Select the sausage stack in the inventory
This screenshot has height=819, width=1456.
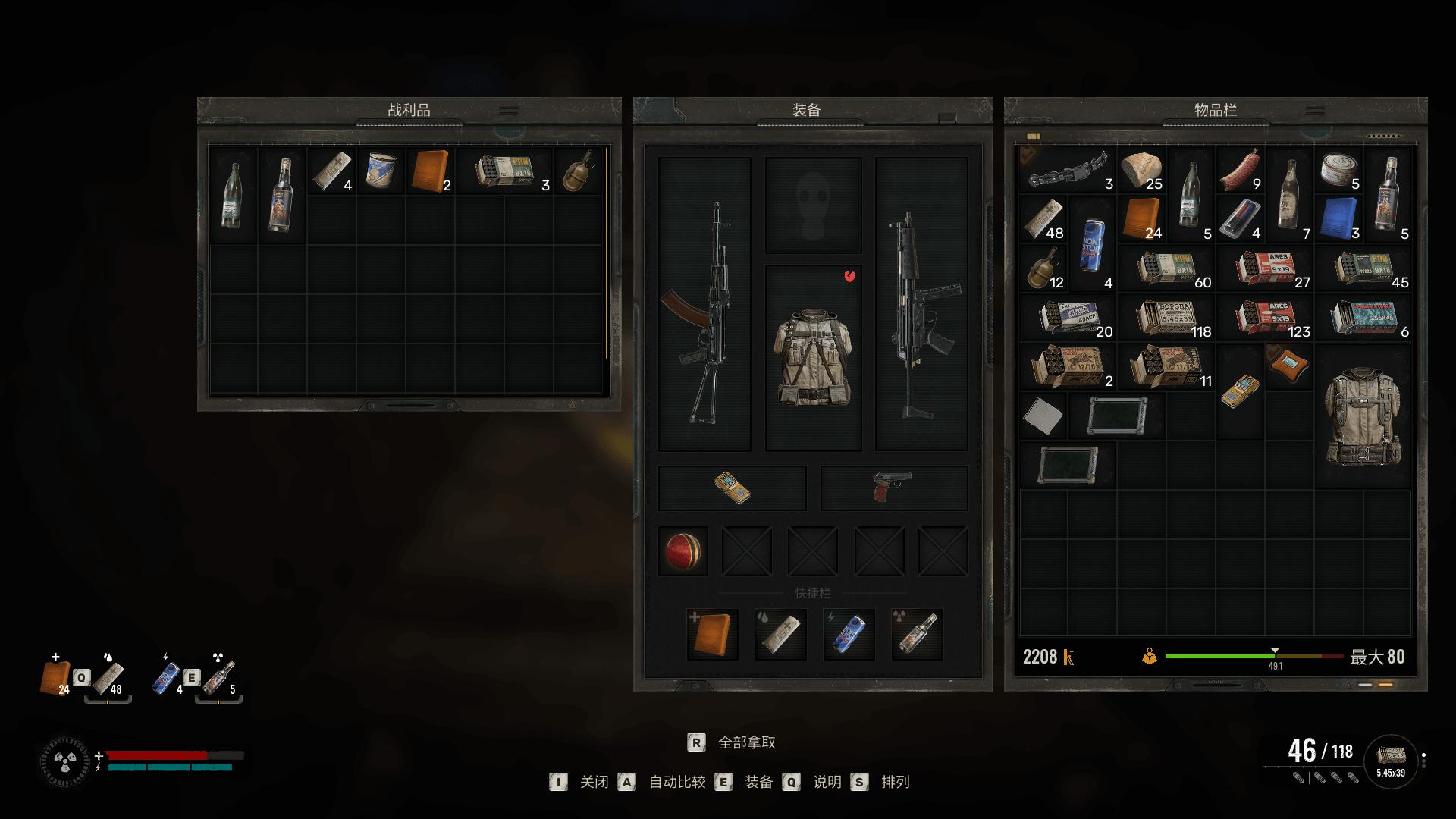click(x=1240, y=171)
